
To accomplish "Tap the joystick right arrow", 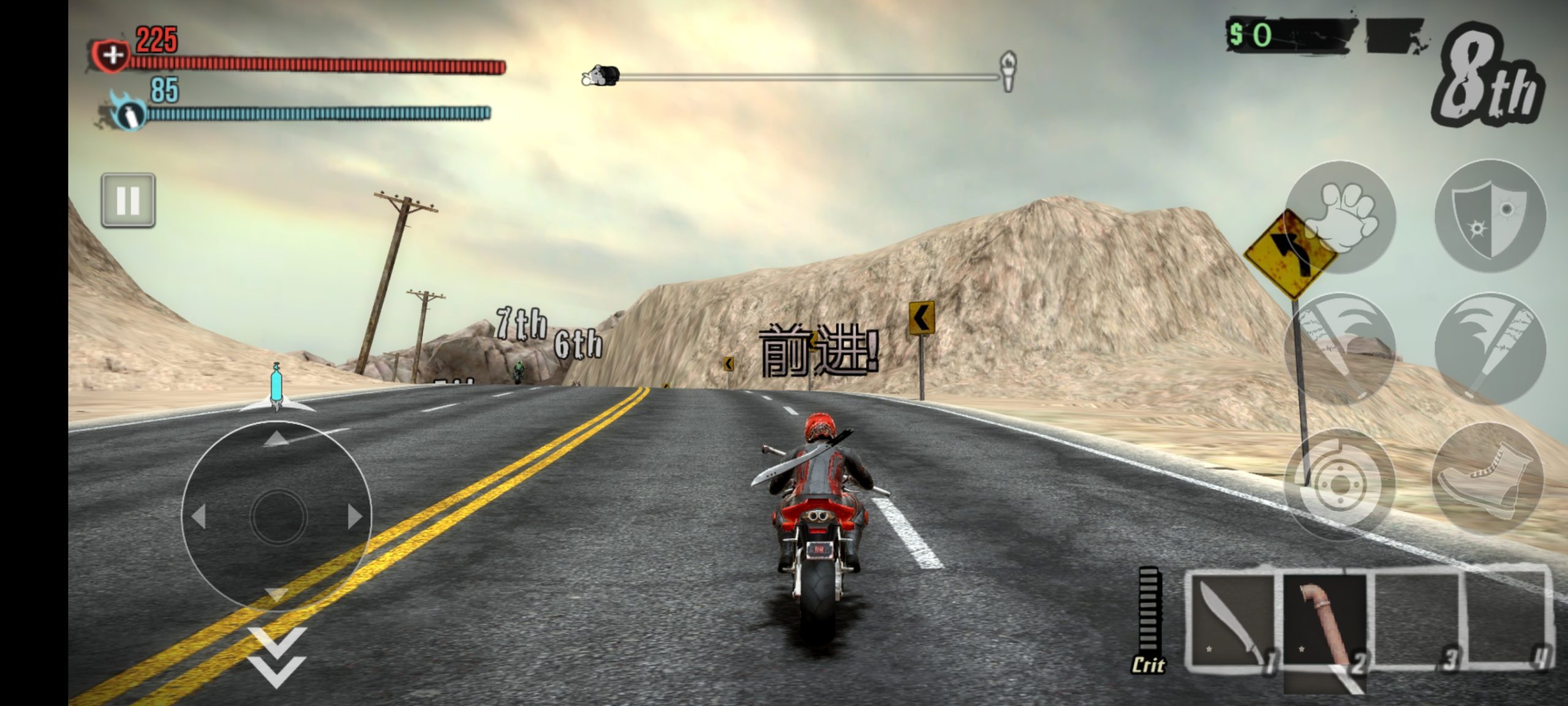I will pyautogui.click(x=352, y=515).
